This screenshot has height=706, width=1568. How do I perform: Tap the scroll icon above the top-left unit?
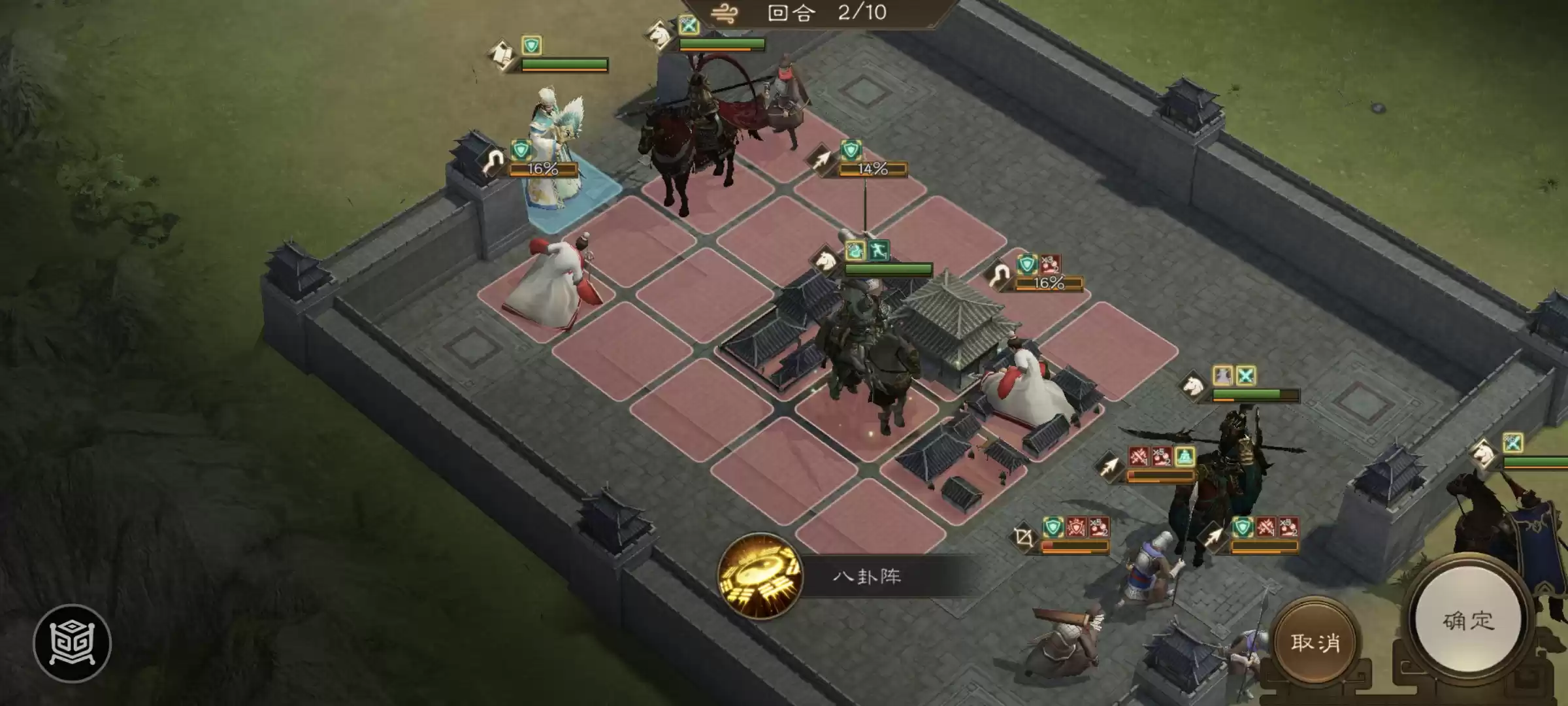pos(502,52)
